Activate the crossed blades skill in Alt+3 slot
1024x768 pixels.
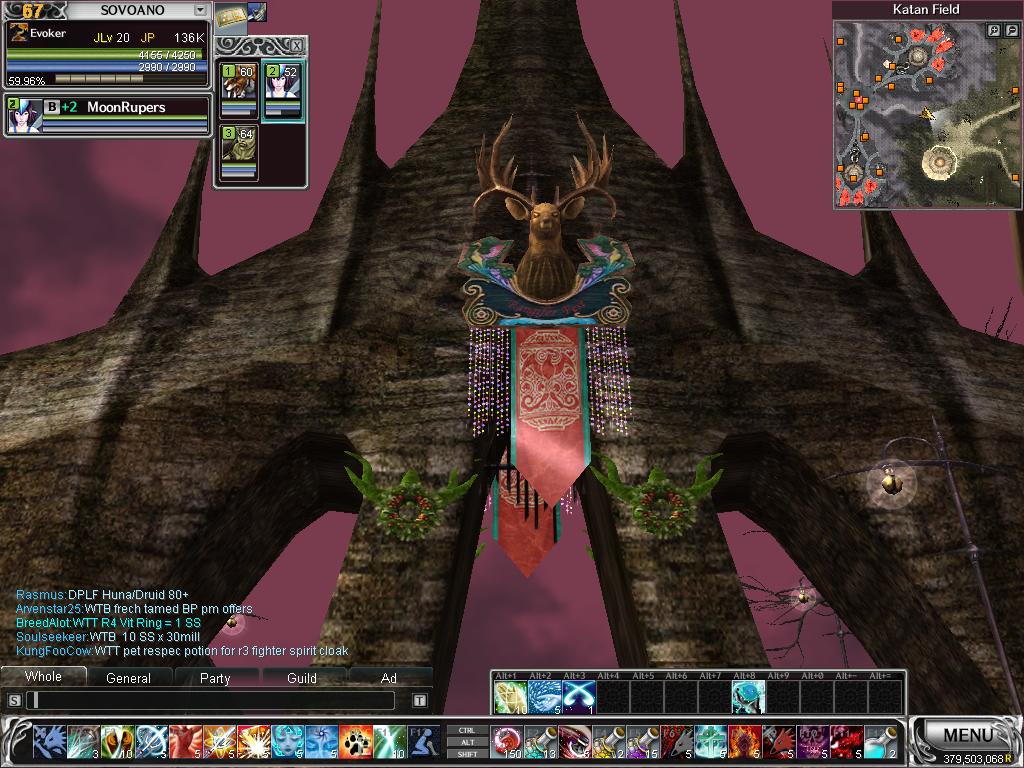(x=578, y=695)
